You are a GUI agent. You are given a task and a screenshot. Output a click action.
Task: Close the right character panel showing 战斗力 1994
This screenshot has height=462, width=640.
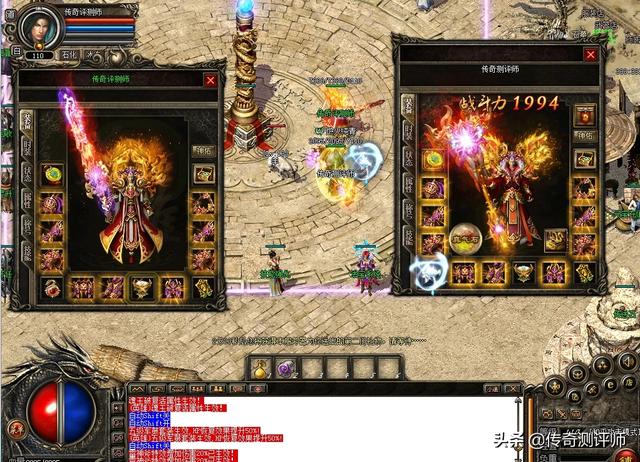coord(591,55)
